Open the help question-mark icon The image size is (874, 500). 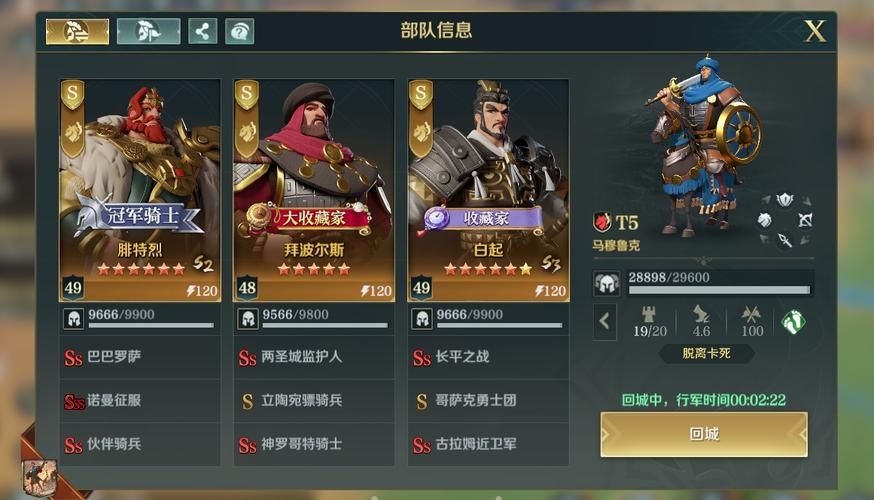coord(239,31)
